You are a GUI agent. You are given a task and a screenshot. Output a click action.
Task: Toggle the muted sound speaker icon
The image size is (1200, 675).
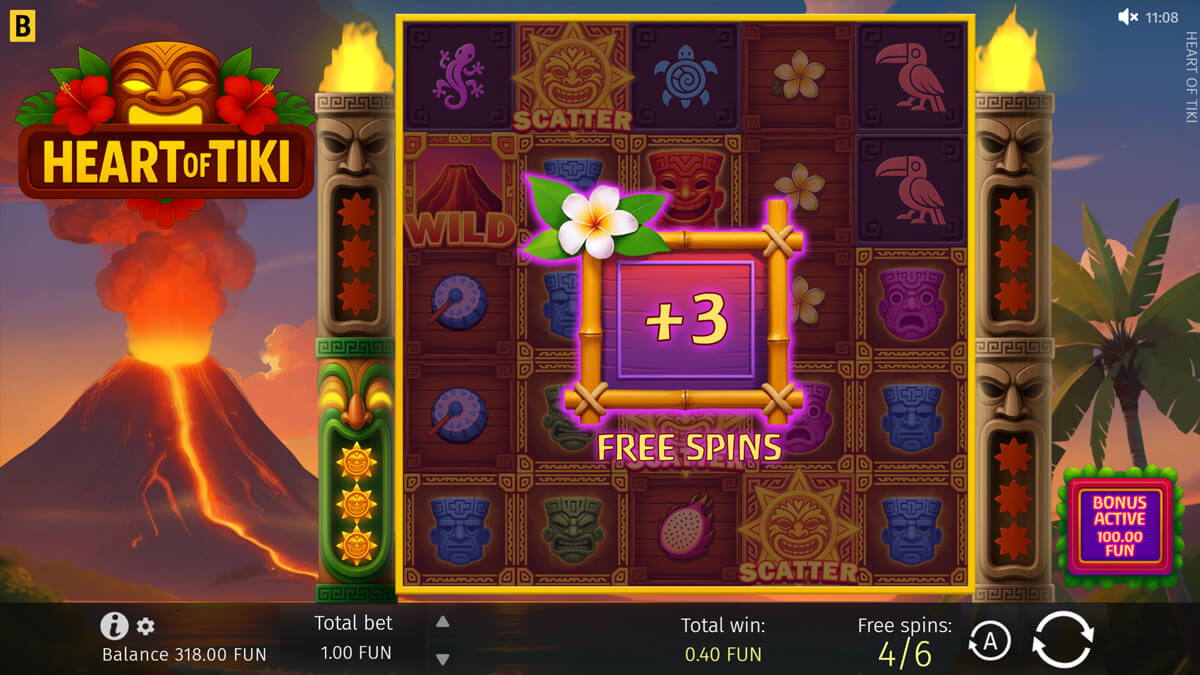pos(1128,17)
